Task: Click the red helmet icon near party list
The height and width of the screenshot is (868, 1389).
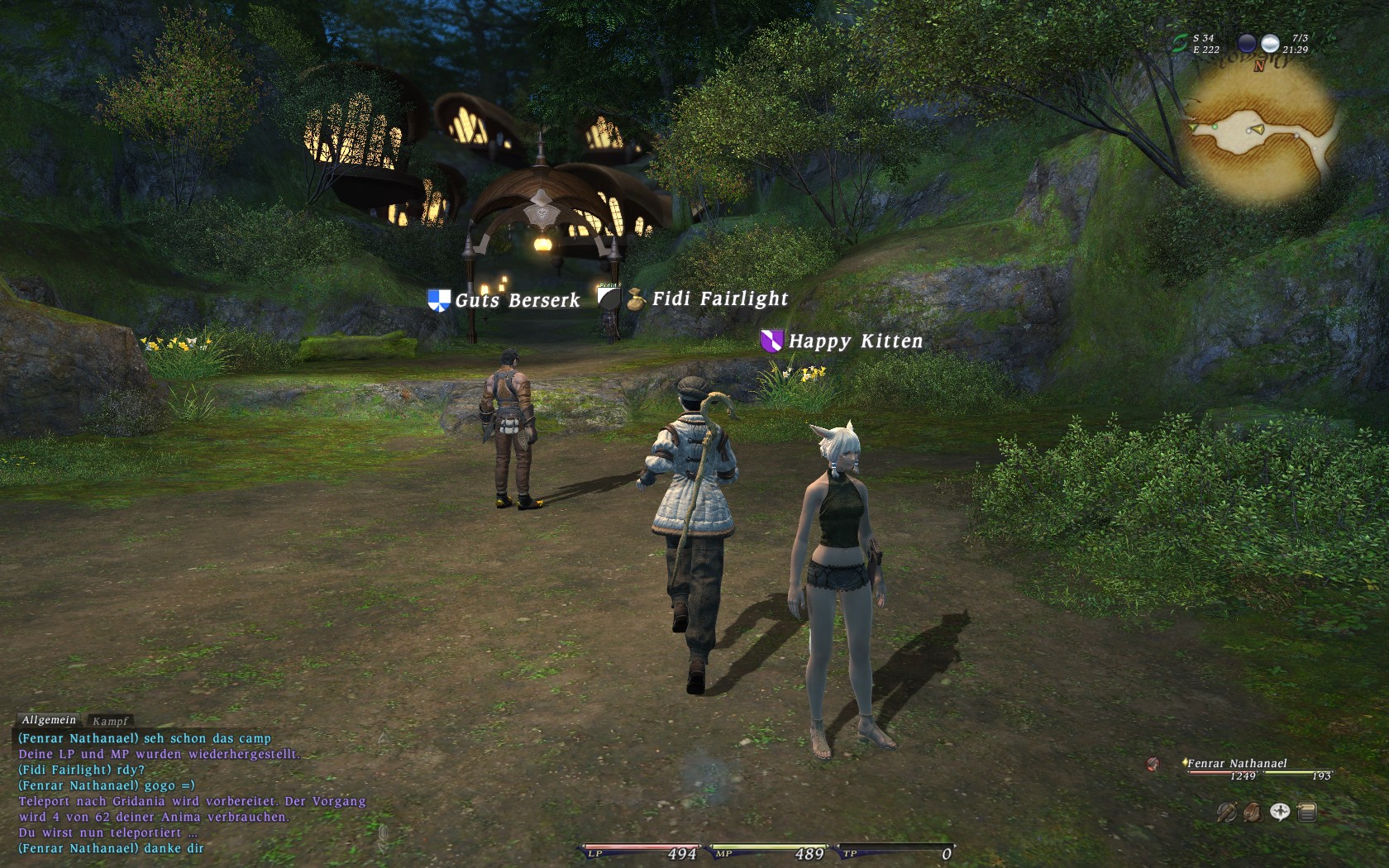Action: pos(1153,764)
